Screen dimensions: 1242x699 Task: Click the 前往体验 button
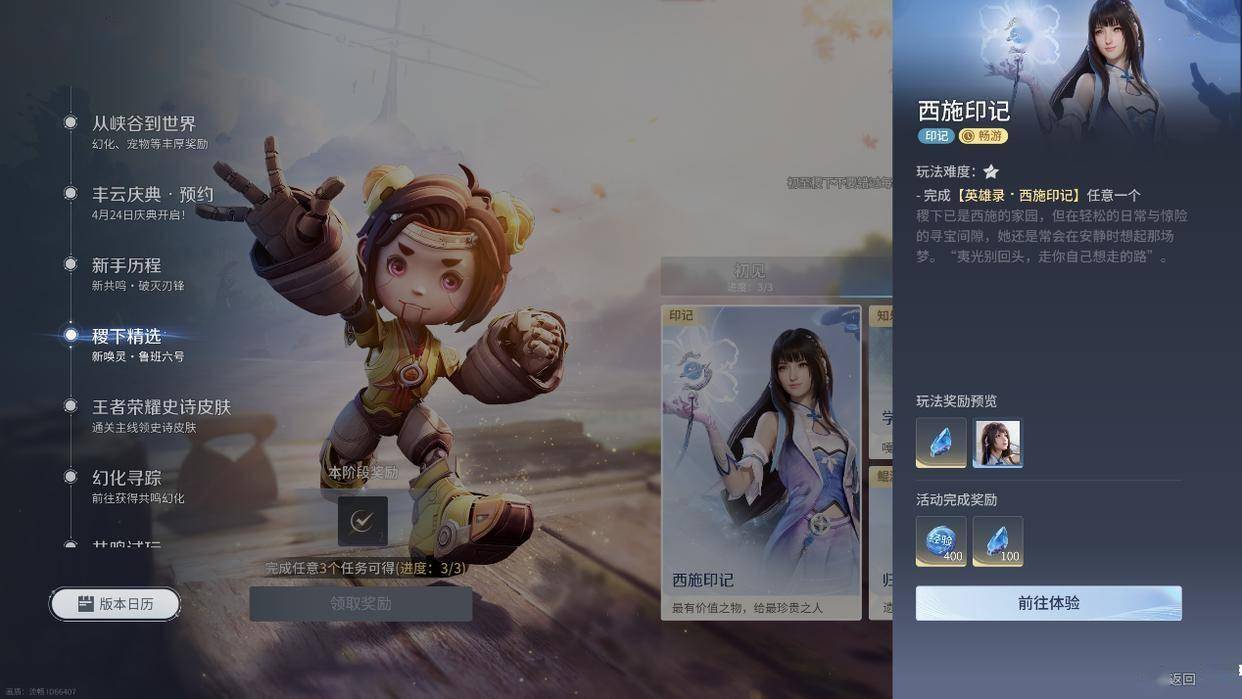[1048, 603]
